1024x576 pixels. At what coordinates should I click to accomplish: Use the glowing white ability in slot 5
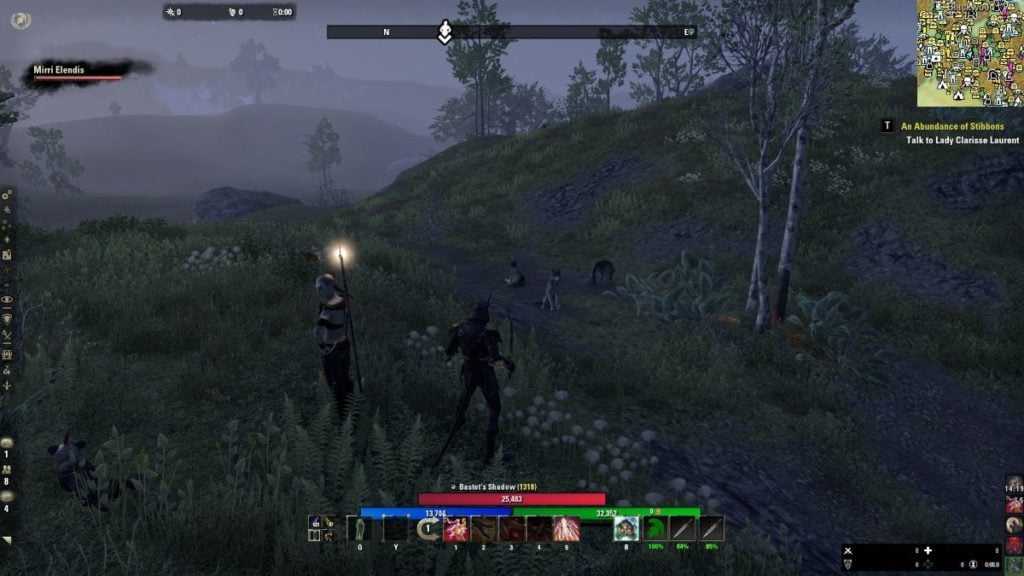[566, 529]
